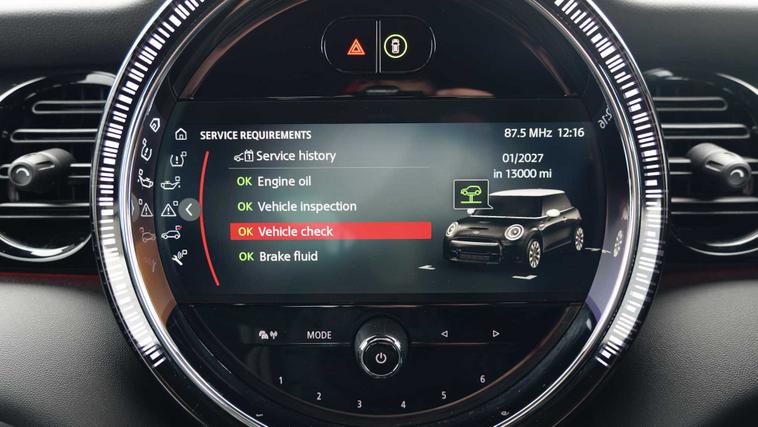Click the green-ringed car lock button
Viewport: 758px width, 427px height.
[x=399, y=47]
